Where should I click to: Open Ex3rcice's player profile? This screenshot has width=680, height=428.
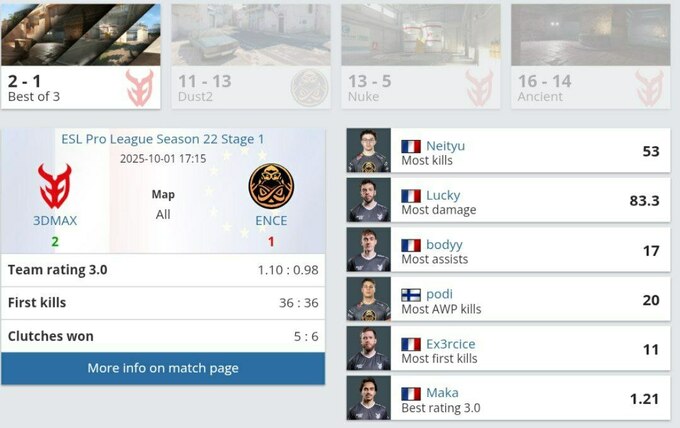pyautogui.click(x=450, y=343)
